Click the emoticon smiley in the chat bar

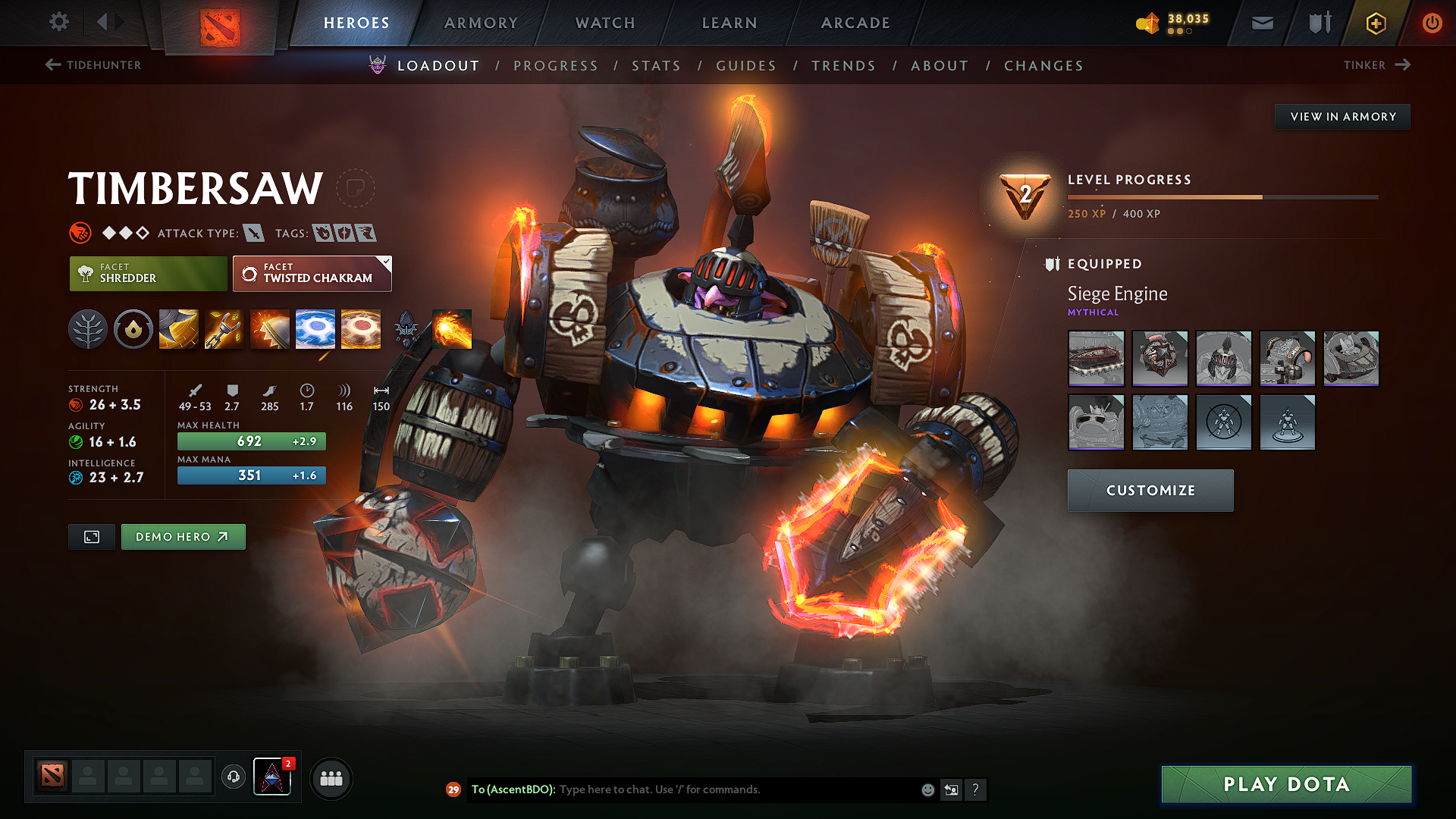927,789
